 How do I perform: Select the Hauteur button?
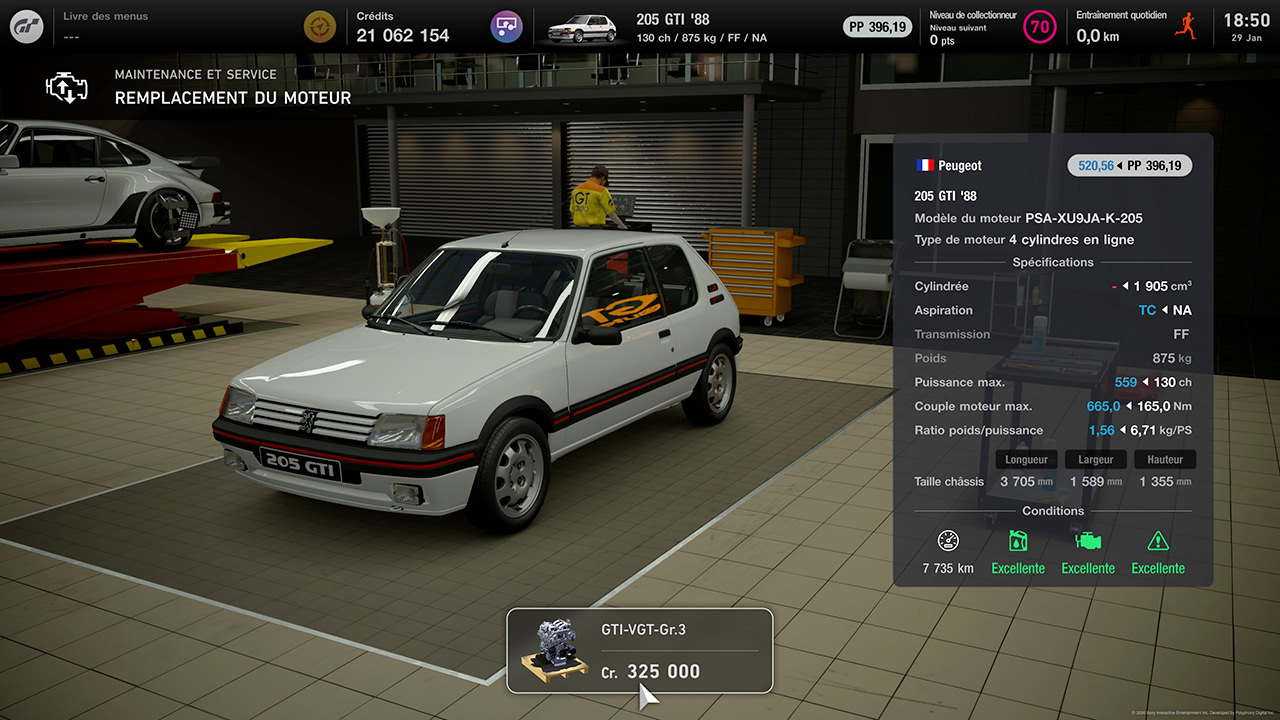click(1164, 459)
